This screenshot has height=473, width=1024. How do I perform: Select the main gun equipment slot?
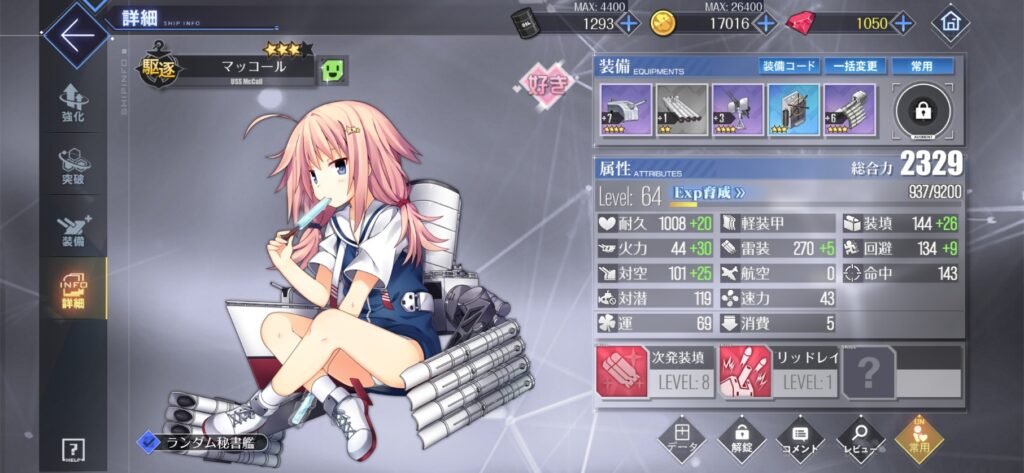point(625,110)
